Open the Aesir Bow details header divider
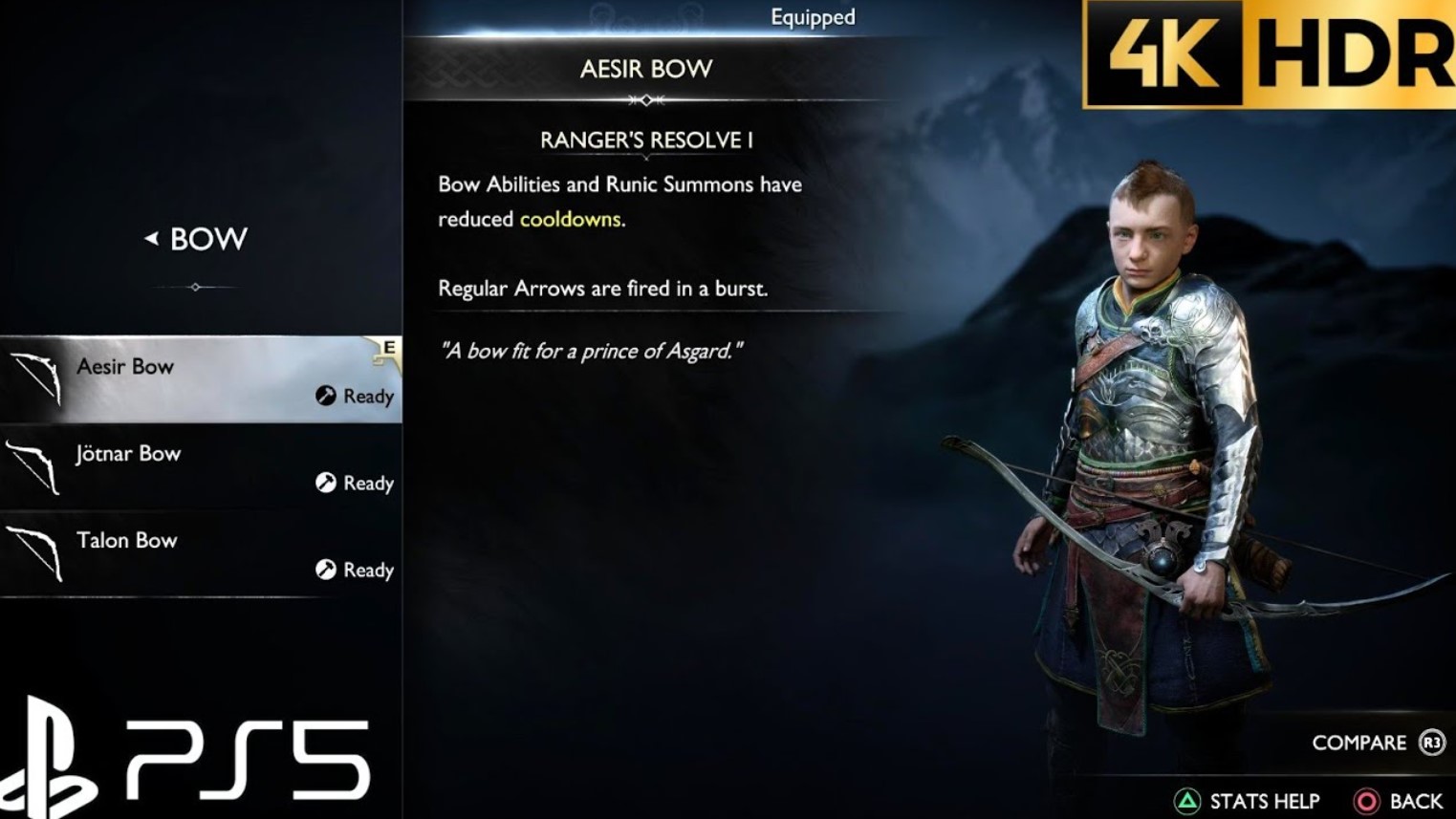 (647, 97)
